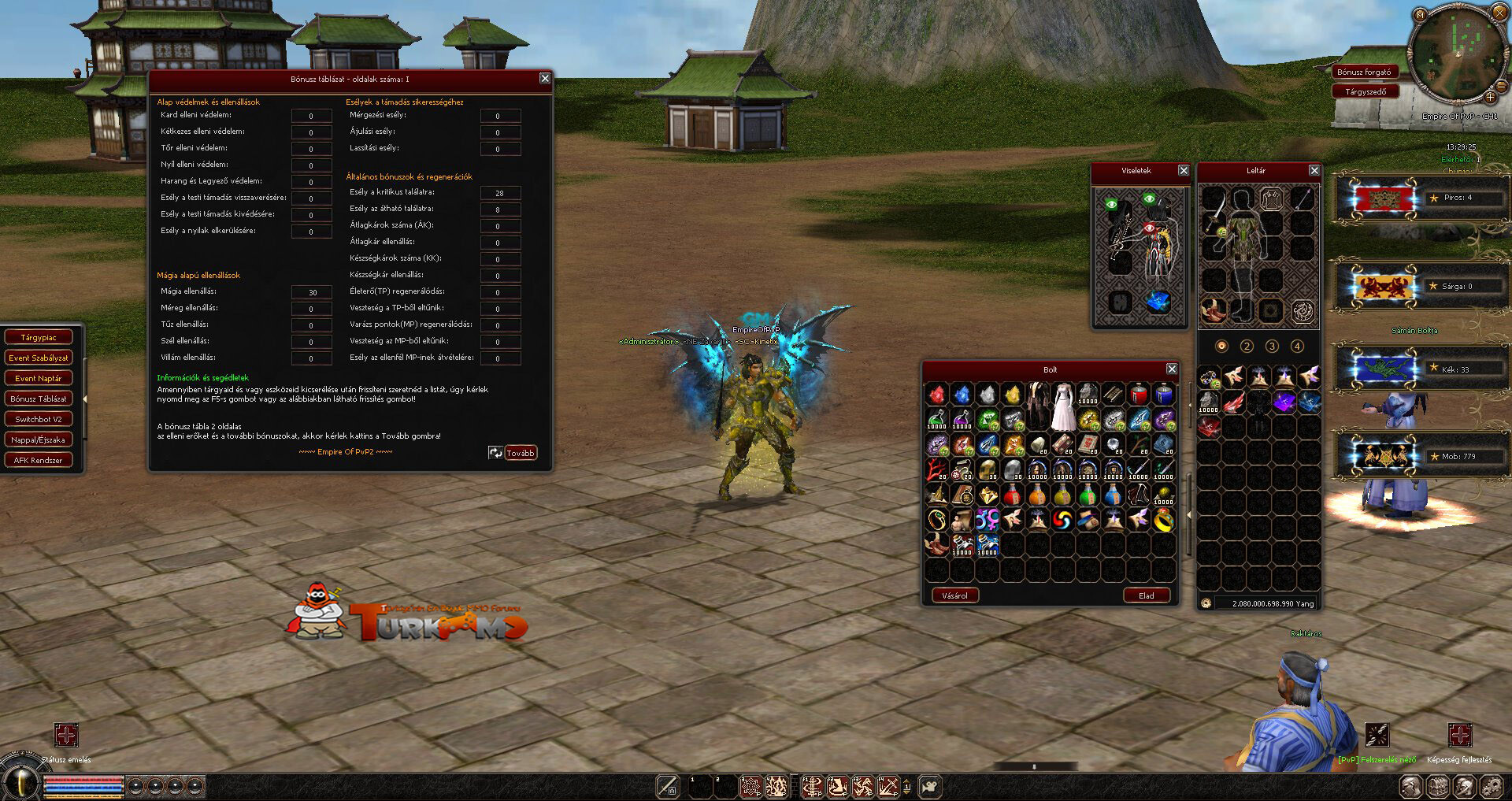Toggle Nappal/Éjszaka day-night mode

tap(39, 439)
